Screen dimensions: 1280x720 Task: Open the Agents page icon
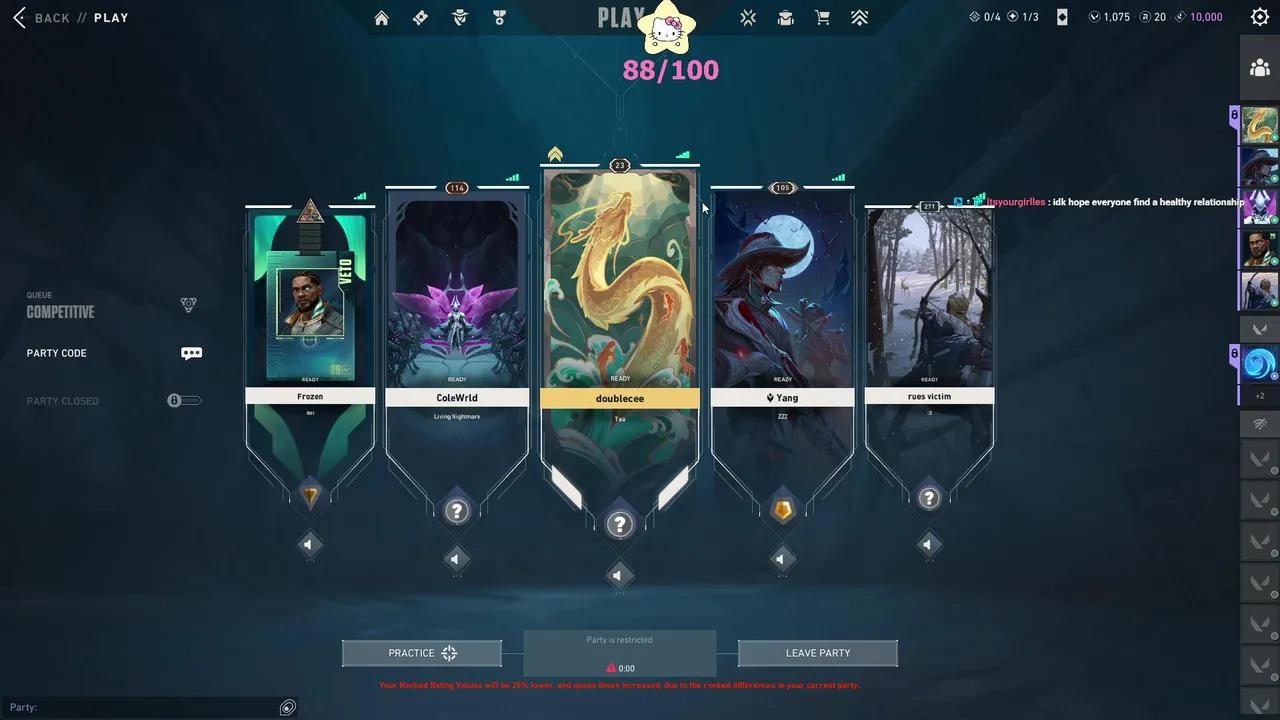click(460, 17)
